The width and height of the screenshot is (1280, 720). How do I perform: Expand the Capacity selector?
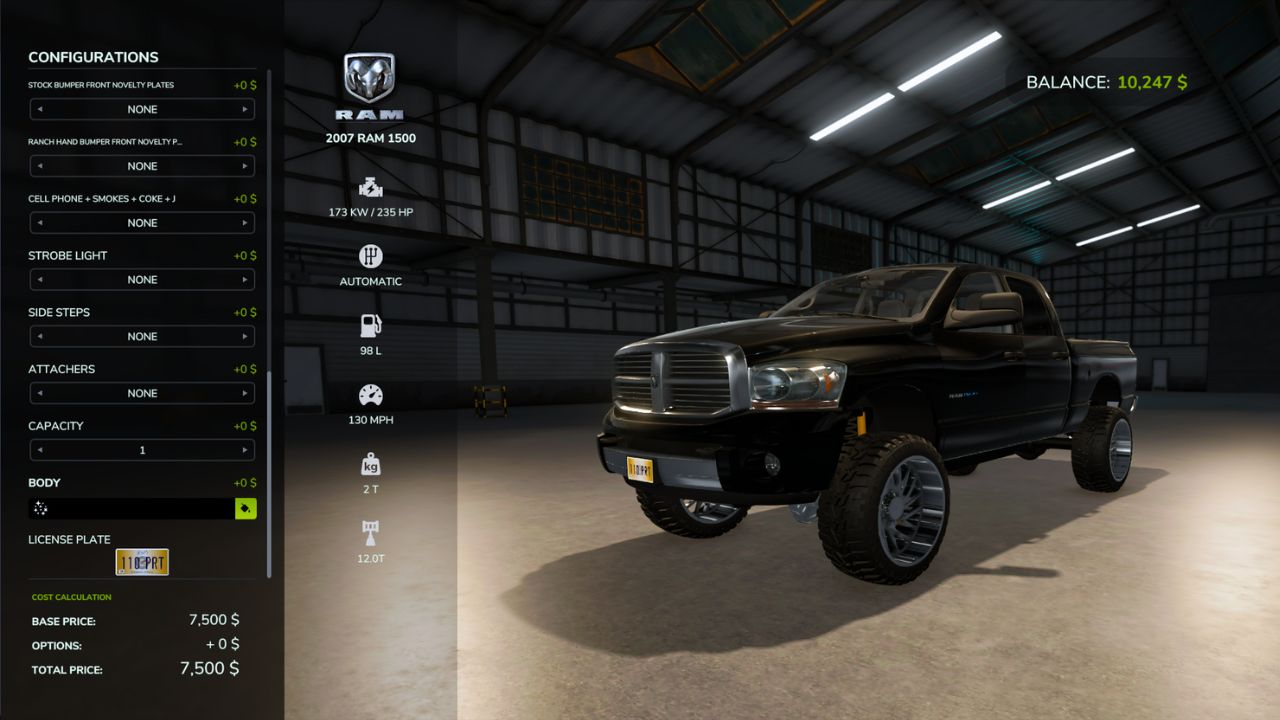coord(142,450)
